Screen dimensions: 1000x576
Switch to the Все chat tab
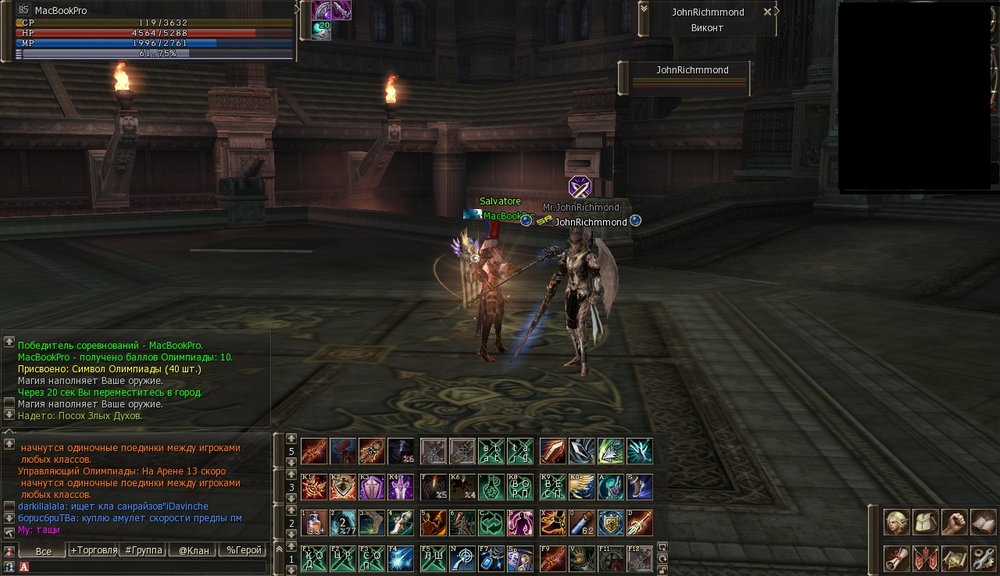(43, 551)
